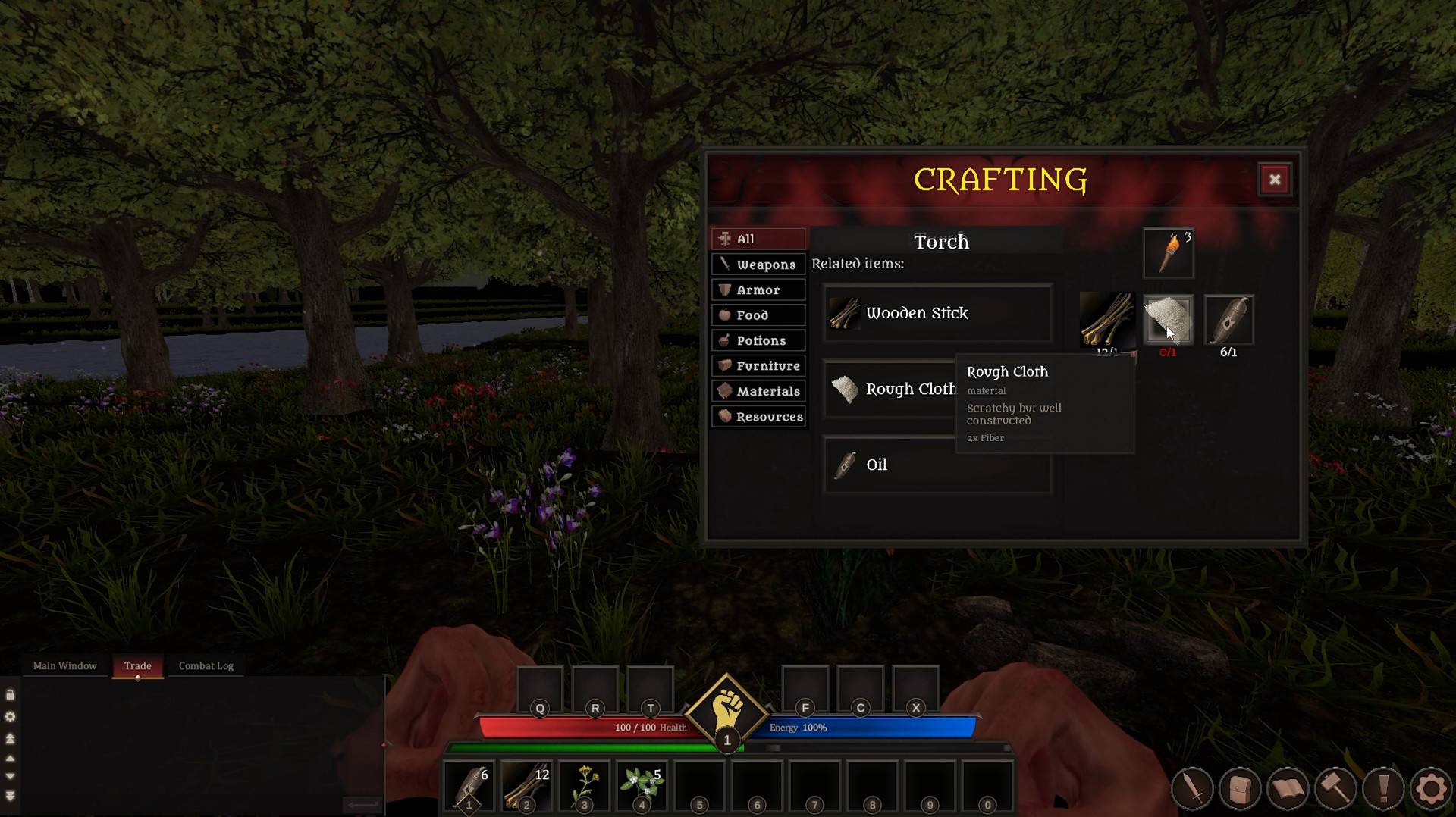Expand the Resources category in crafting
The width and height of the screenshot is (1456, 817).
[758, 416]
